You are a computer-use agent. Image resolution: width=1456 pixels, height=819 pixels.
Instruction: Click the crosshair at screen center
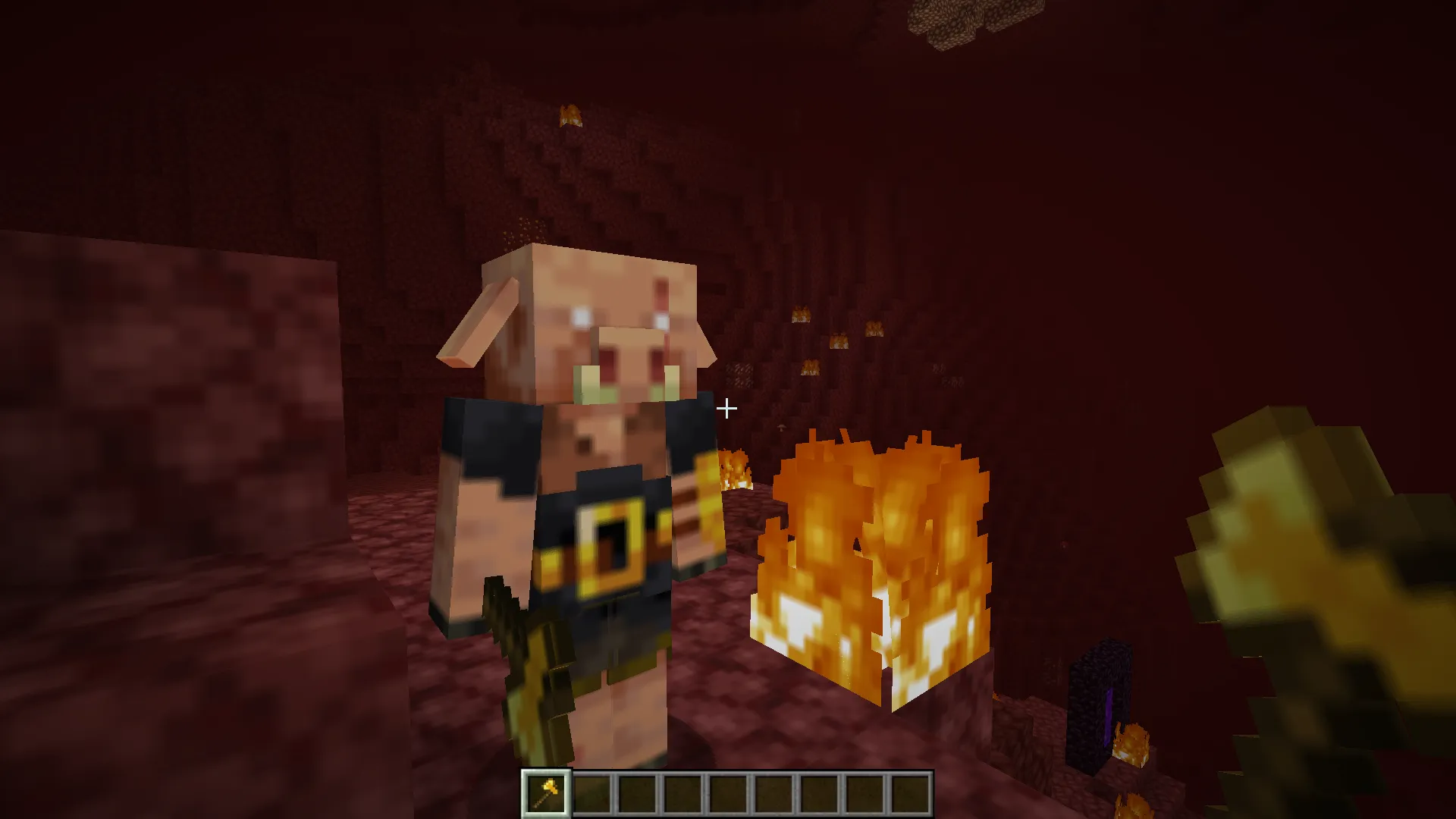[726, 408]
